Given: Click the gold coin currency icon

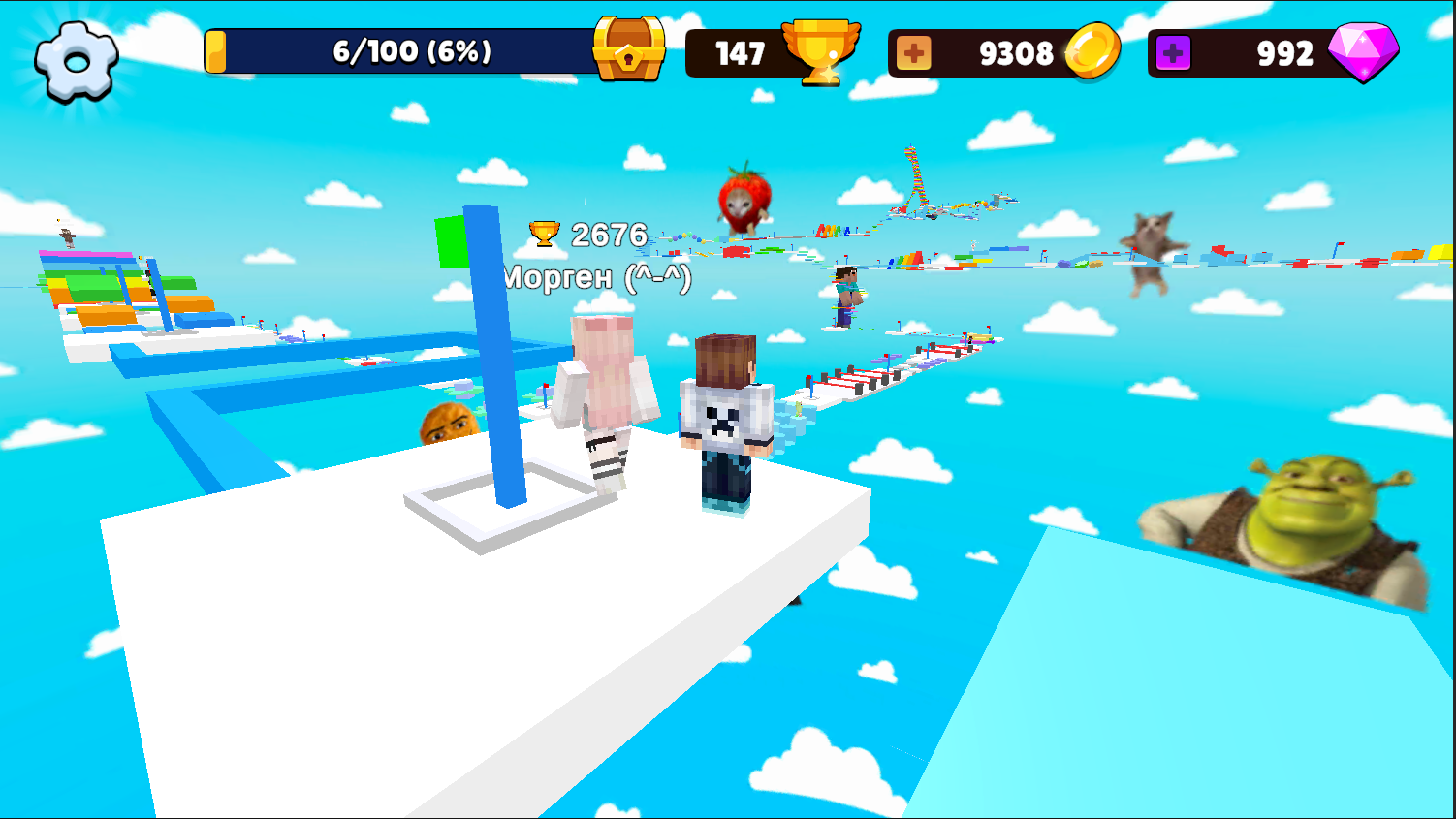Looking at the screenshot, I should click(x=1097, y=51).
